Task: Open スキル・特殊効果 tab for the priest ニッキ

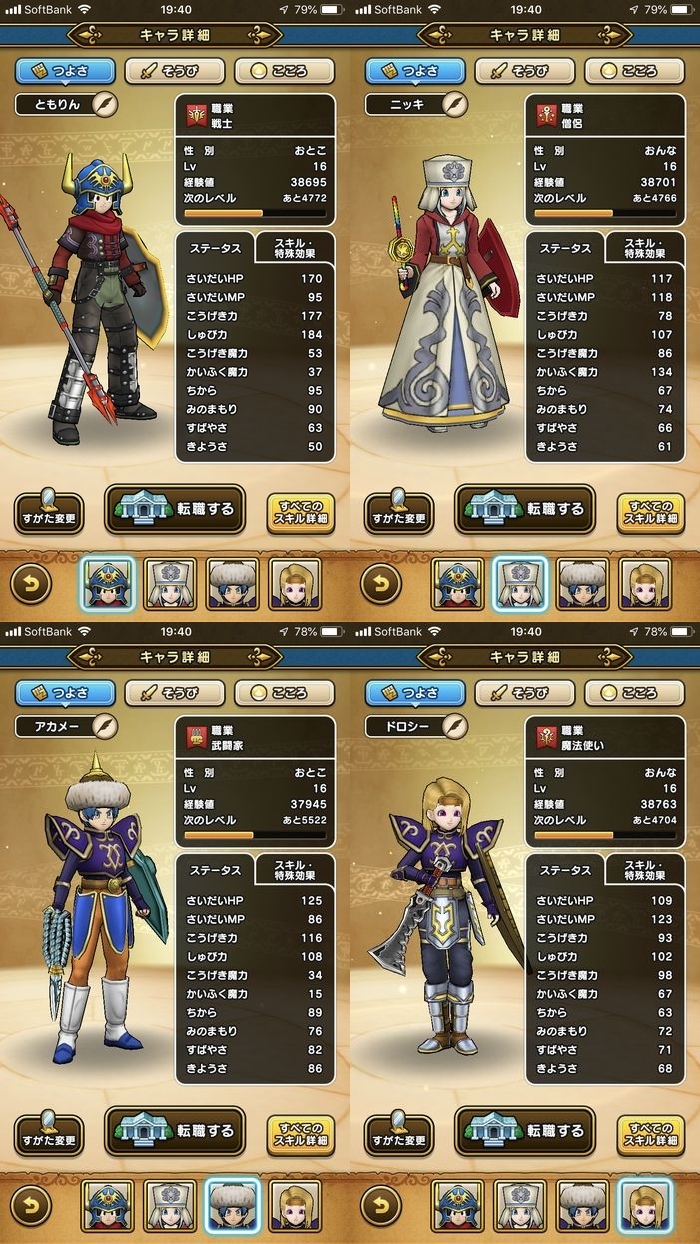Action: click(x=646, y=247)
